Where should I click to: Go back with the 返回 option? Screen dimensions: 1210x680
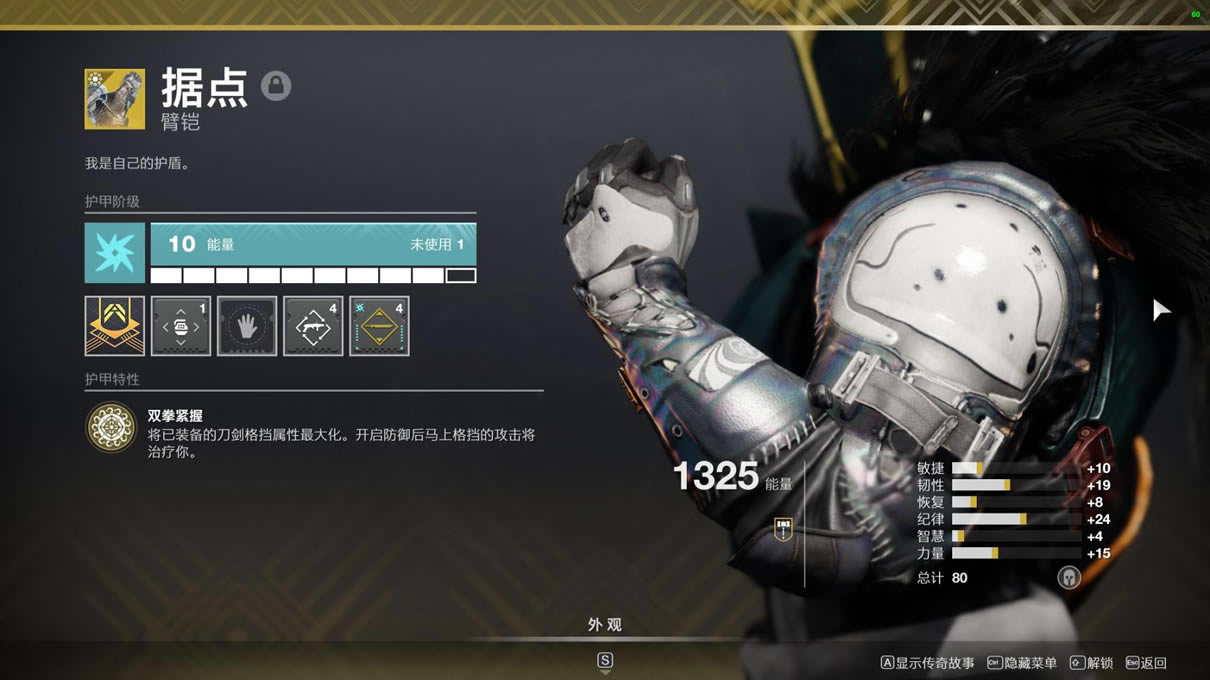(1146, 663)
